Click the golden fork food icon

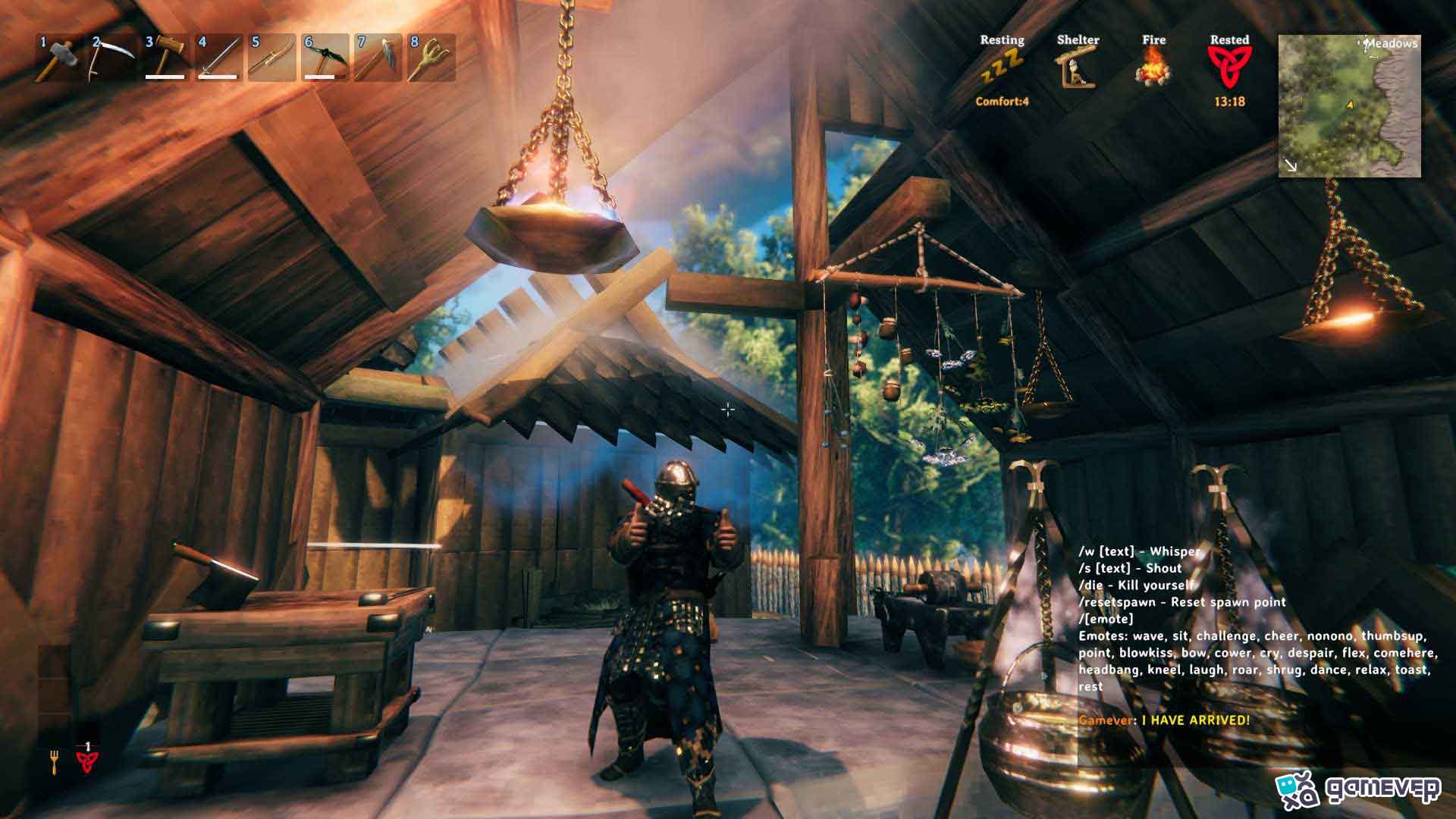pyautogui.click(x=55, y=761)
